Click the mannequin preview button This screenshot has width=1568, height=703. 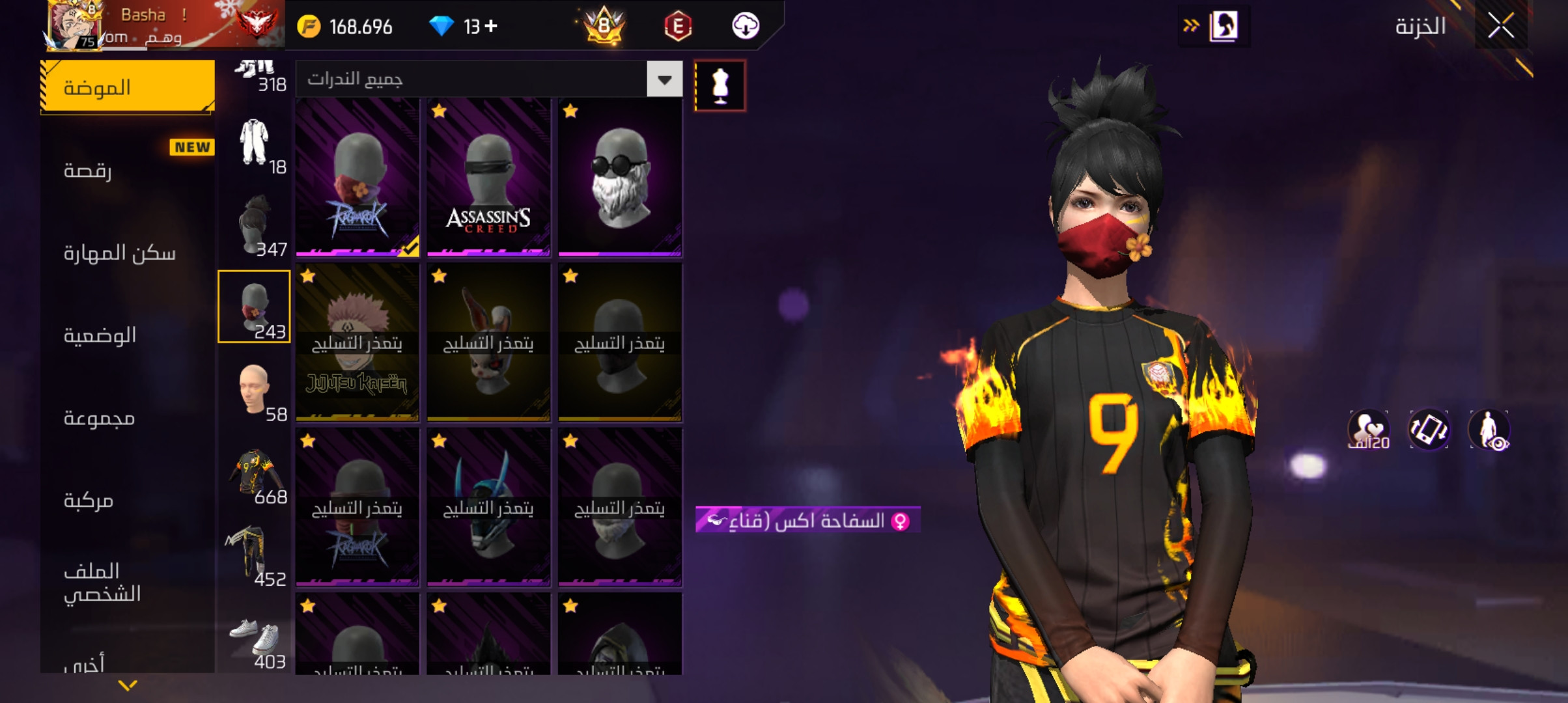720,86
